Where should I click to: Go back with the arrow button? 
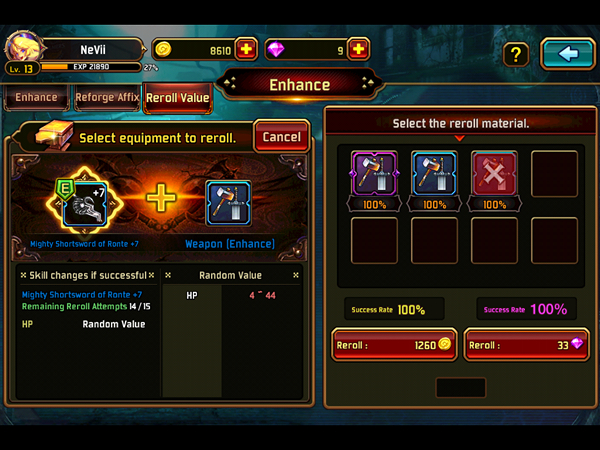tap(567, 54)
